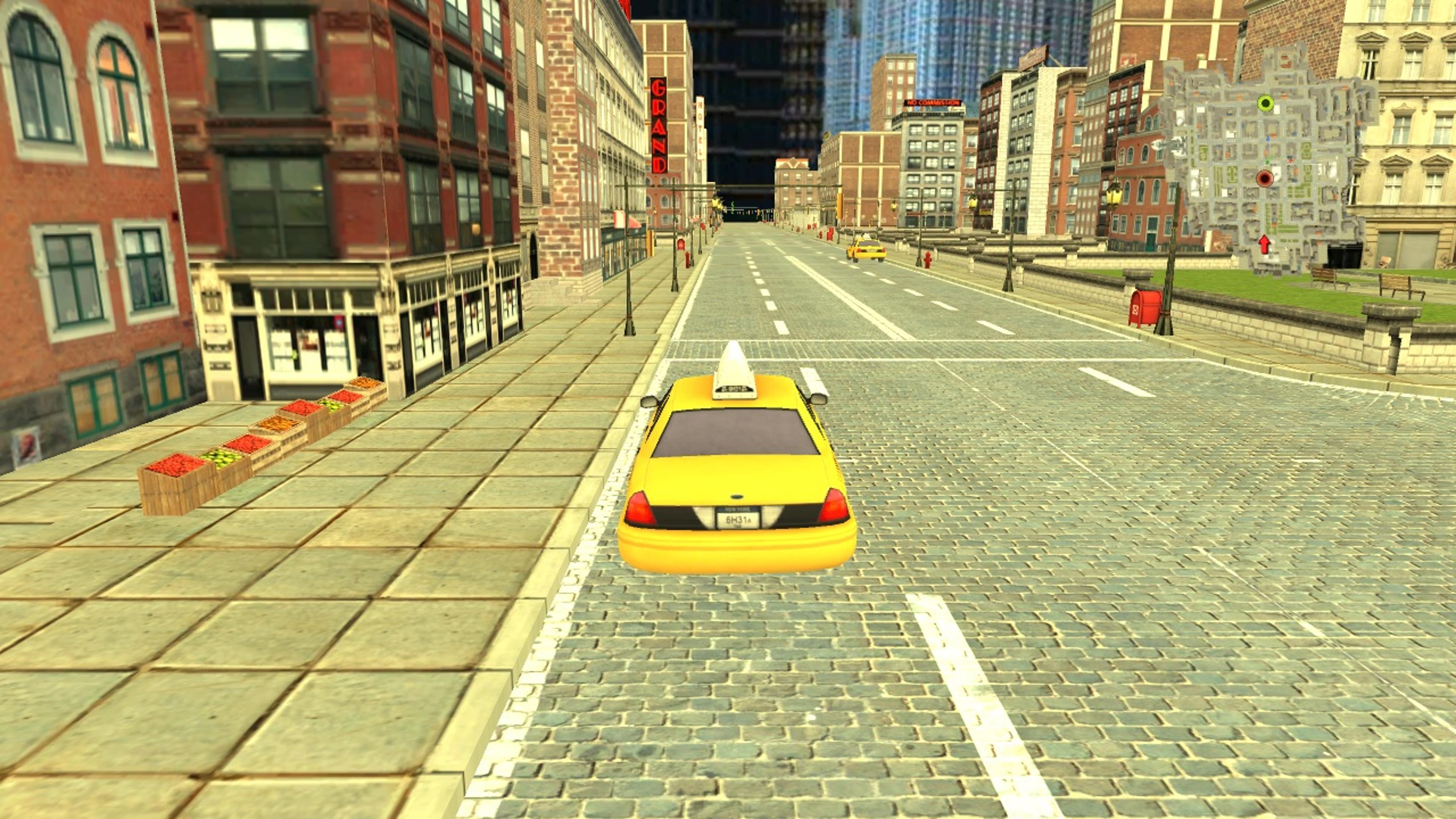
Task: Select the red objective marker on the minimap
Action: pyautogui.click(x=1266, y=179)
